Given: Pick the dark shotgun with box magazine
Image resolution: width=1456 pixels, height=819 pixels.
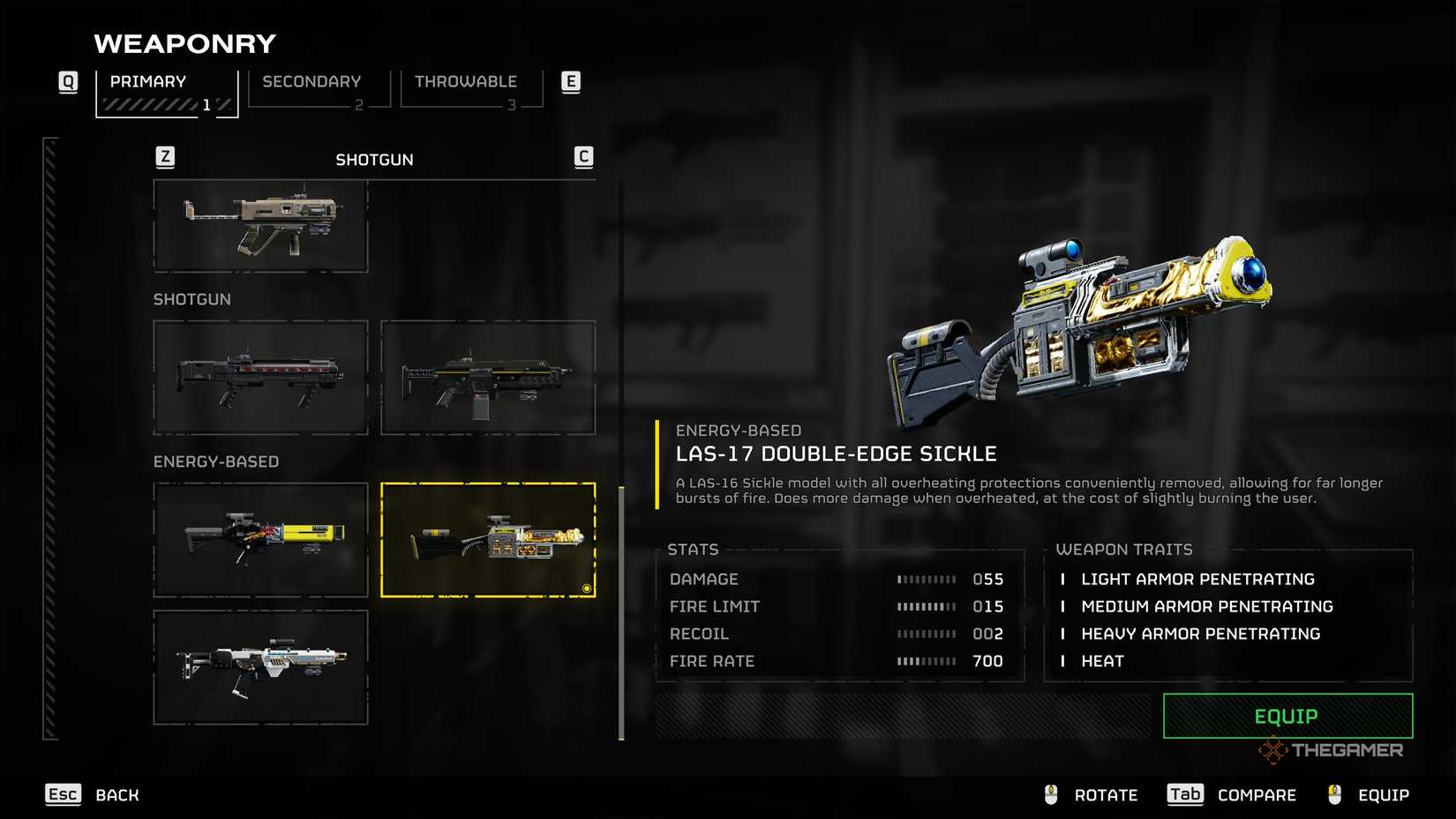Looking at the screenshot, I should (x=488, y=377).
